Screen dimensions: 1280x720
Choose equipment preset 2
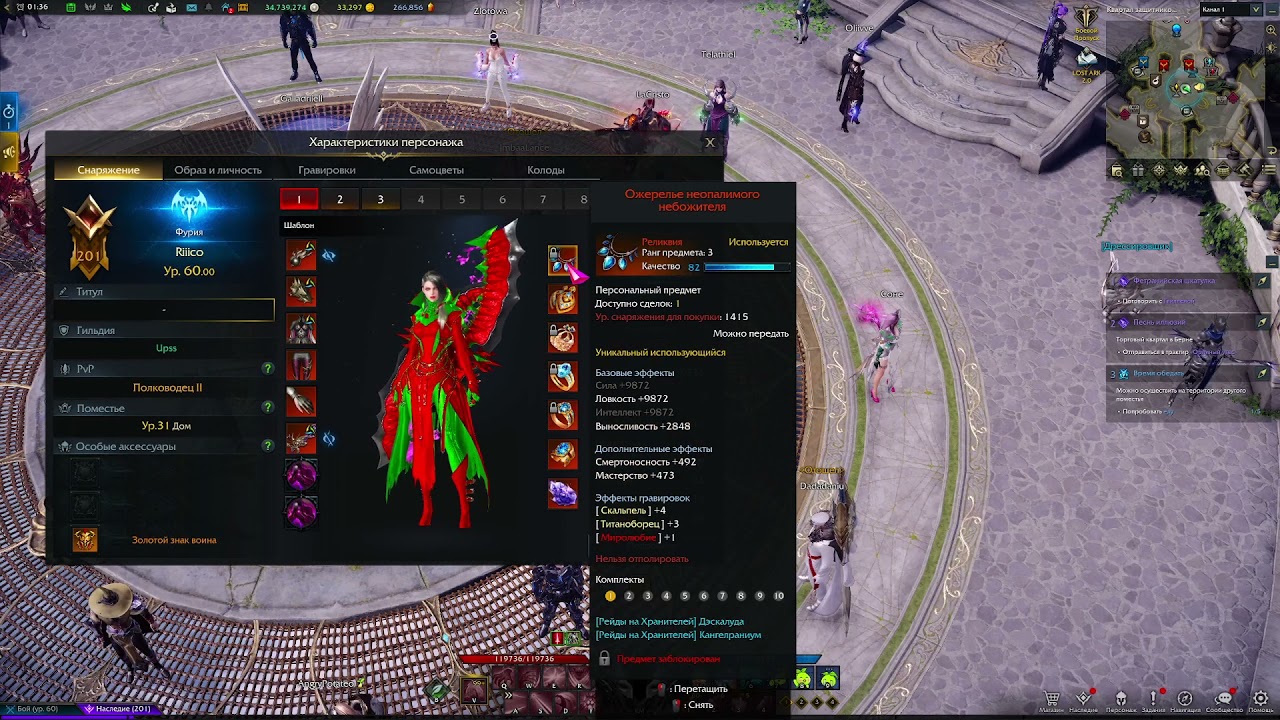(x=340, y=200)
